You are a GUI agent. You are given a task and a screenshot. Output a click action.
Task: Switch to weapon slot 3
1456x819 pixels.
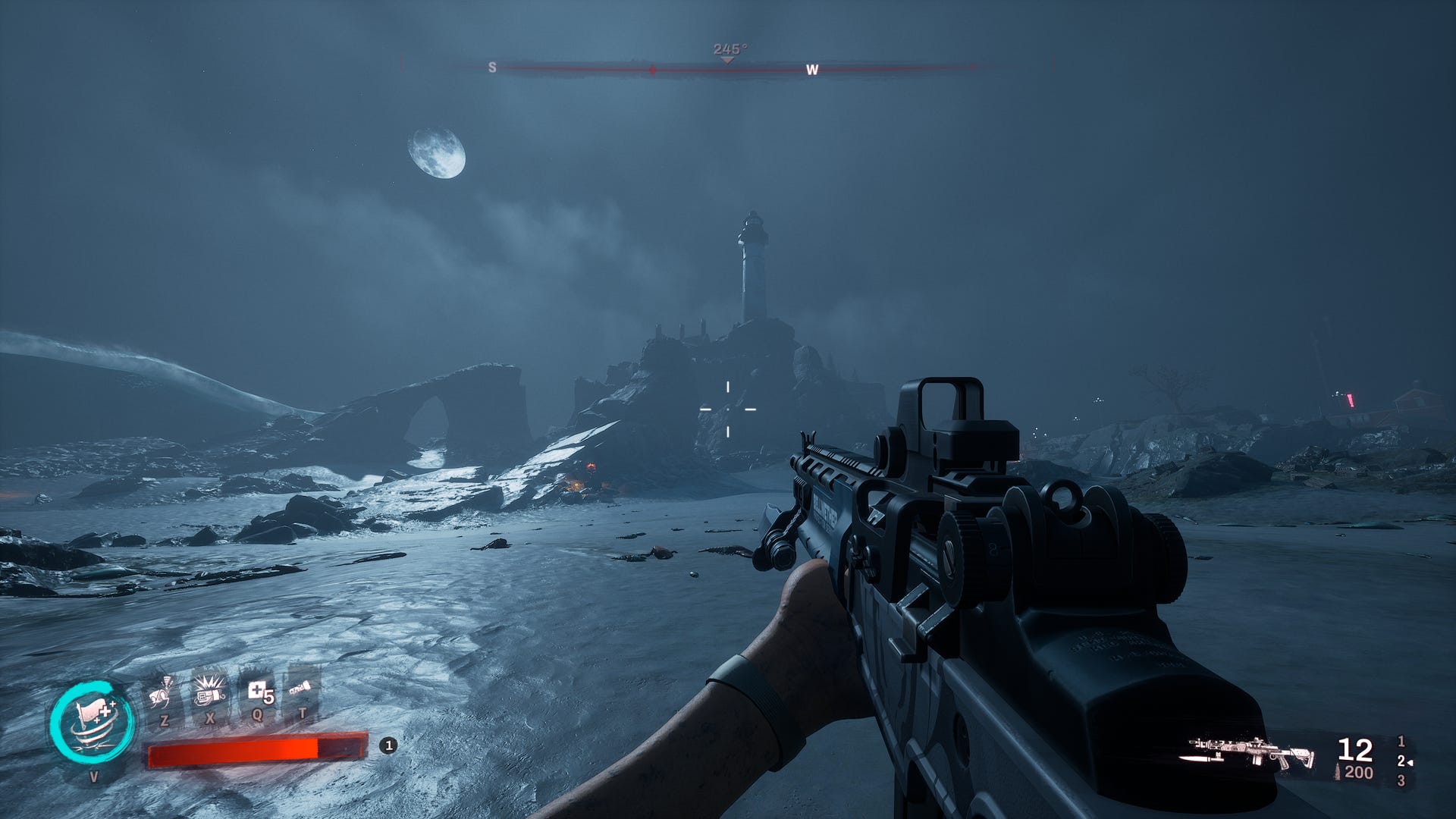tap(1401, 780)
